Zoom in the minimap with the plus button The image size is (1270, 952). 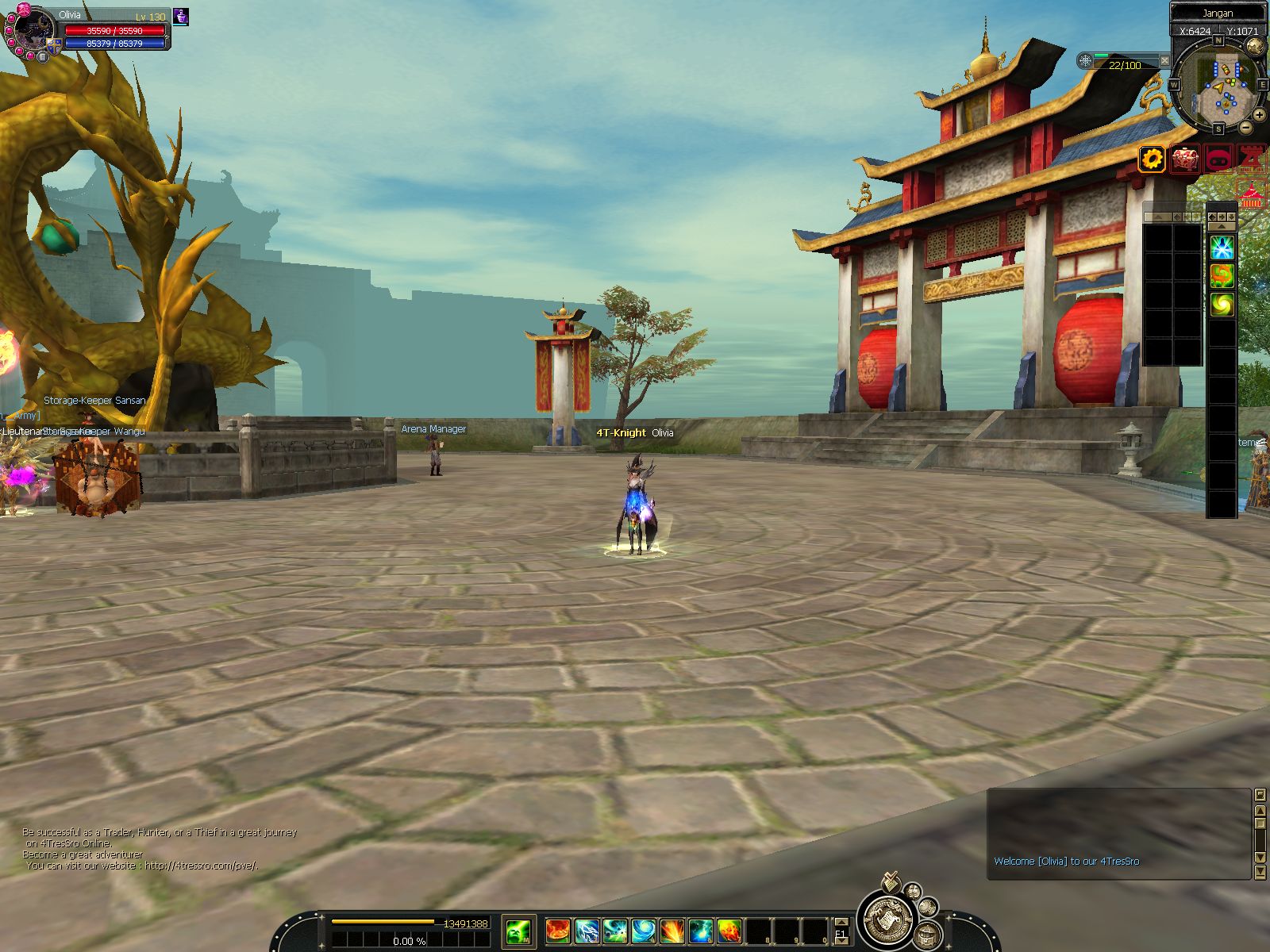coord(1259,115)
